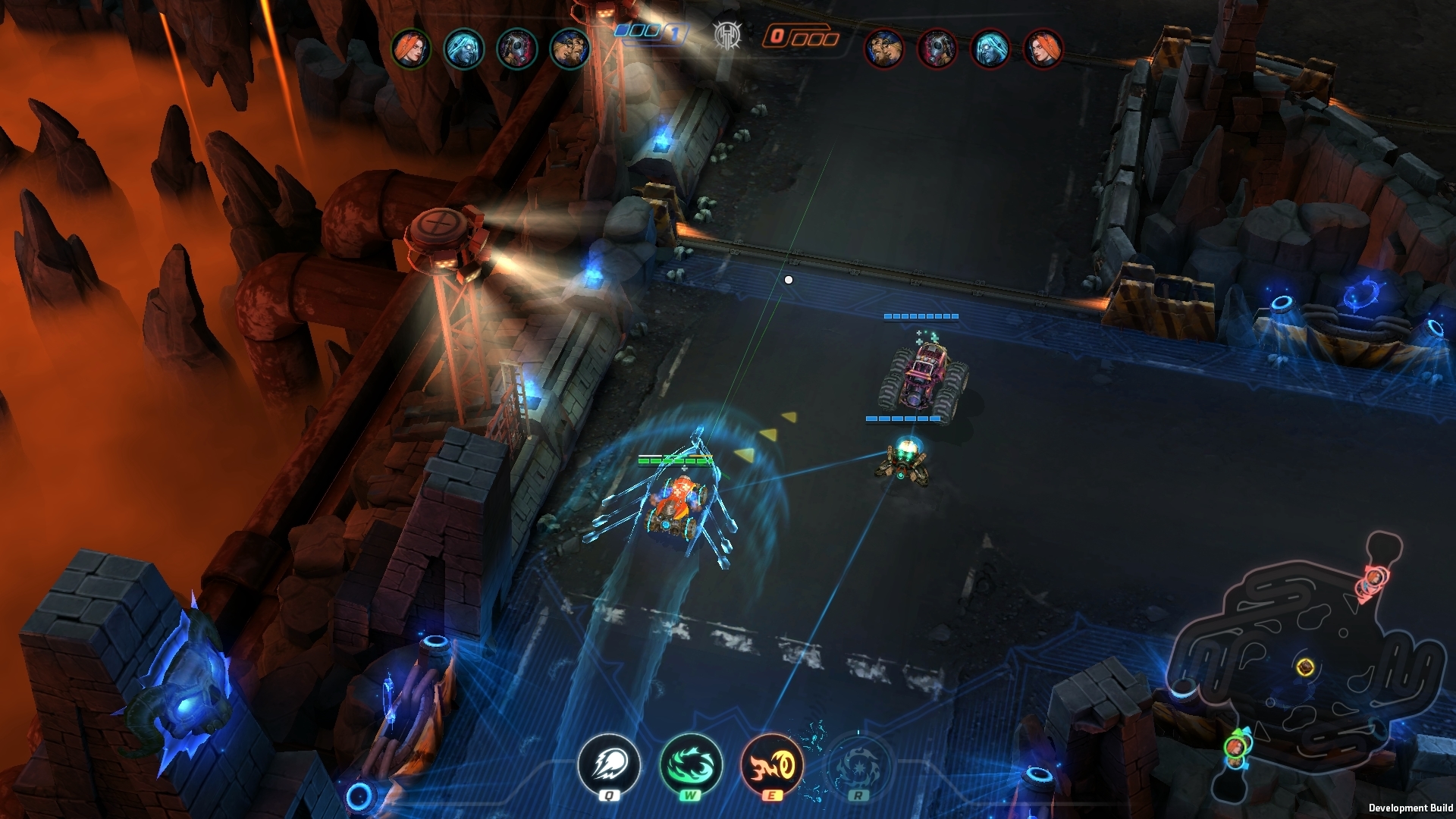This screenshot has width=1456, height=819.
Task: Pick the red-bordered red-haired woman portrait
Action: click(1043, 49)
